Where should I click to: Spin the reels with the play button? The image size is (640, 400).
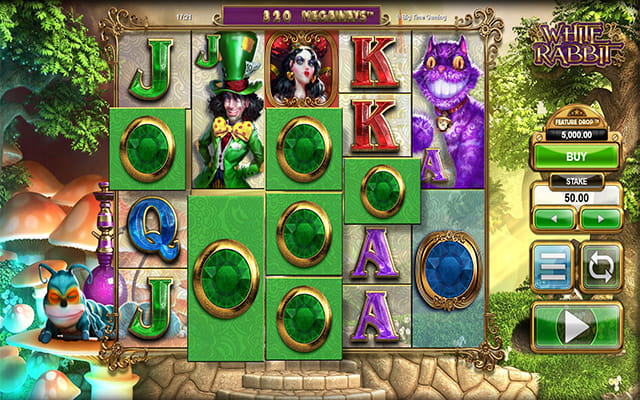tap(577, 325)
